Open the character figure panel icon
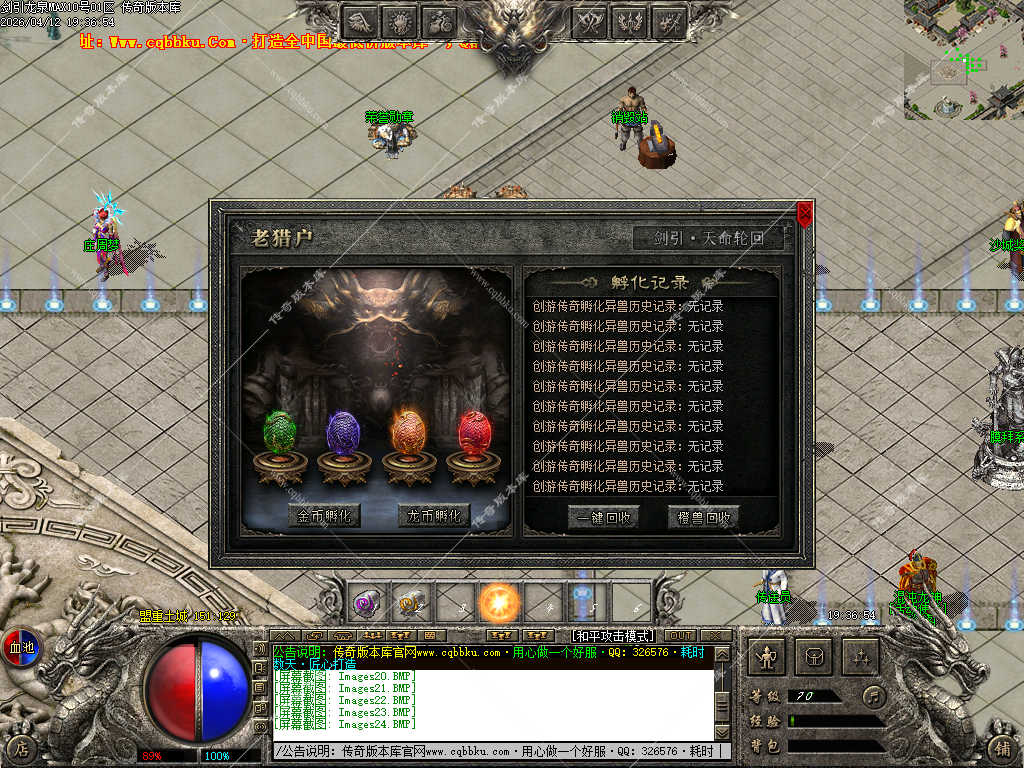Image resolution: width=1024 pixels, height=768 pixels. click(767, 657)
